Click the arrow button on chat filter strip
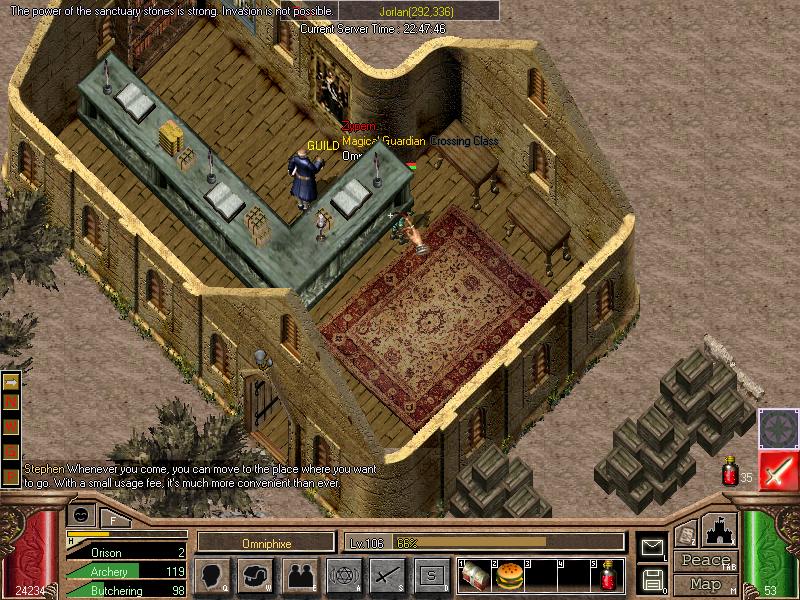 click(x=11, y=383)
